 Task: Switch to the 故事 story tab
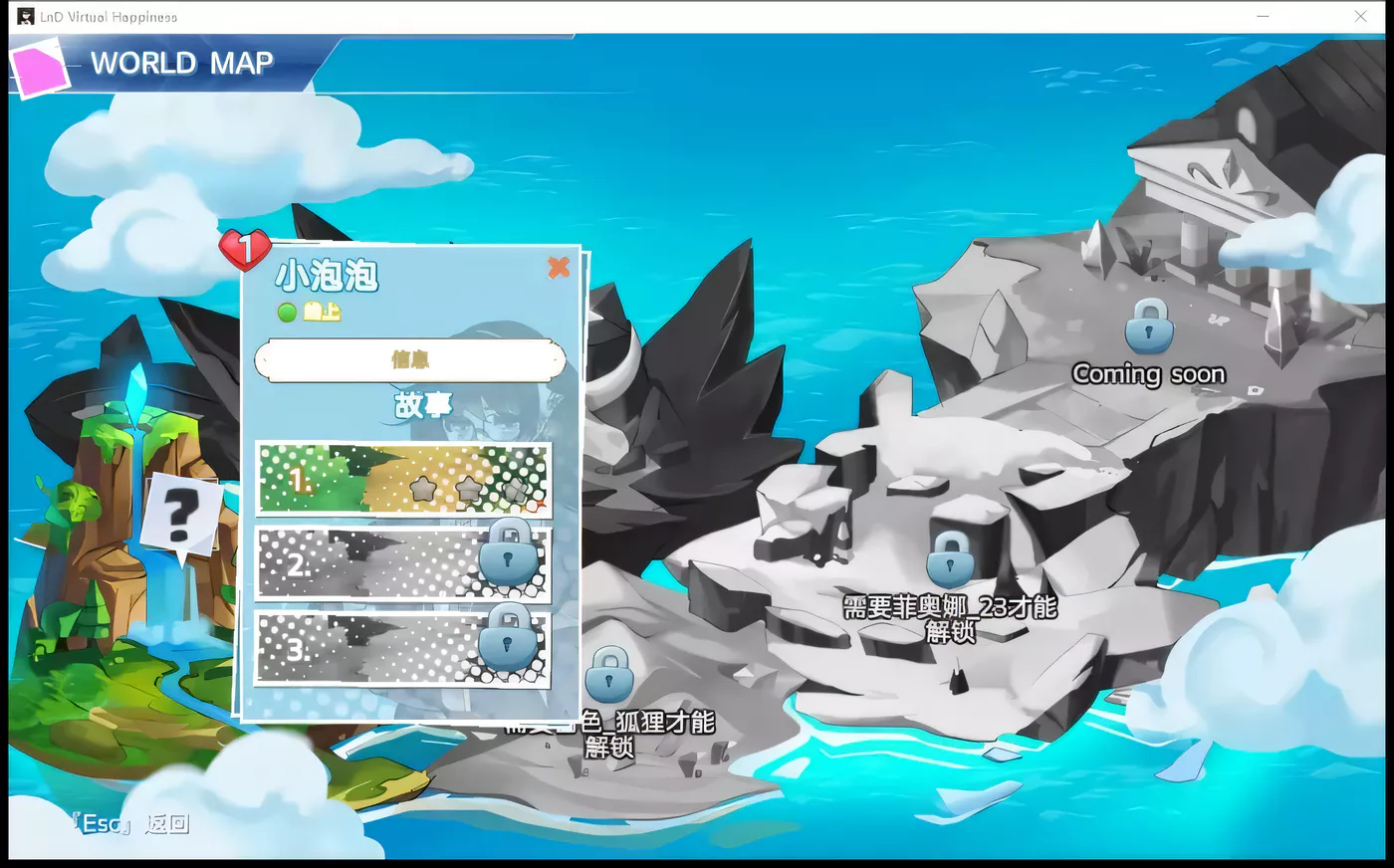point(421,404)
